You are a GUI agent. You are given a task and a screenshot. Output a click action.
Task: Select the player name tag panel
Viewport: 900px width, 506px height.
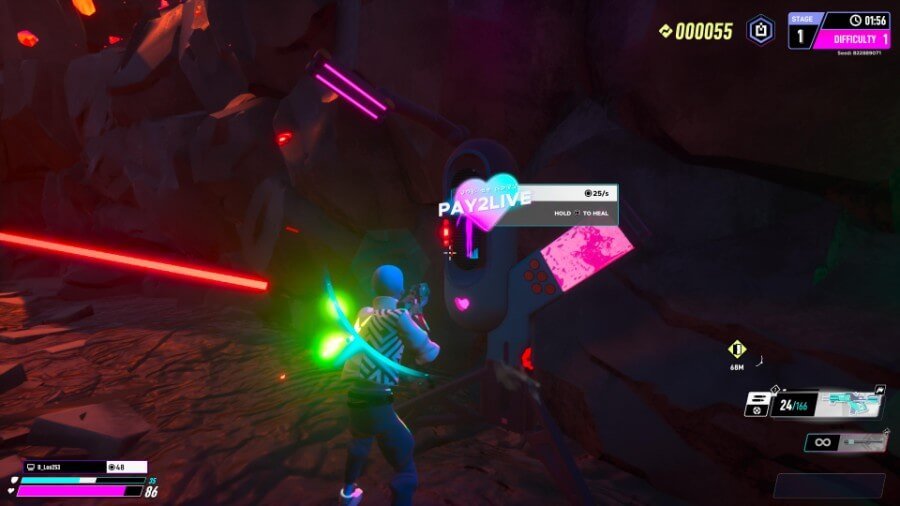(x=63, y=467)
